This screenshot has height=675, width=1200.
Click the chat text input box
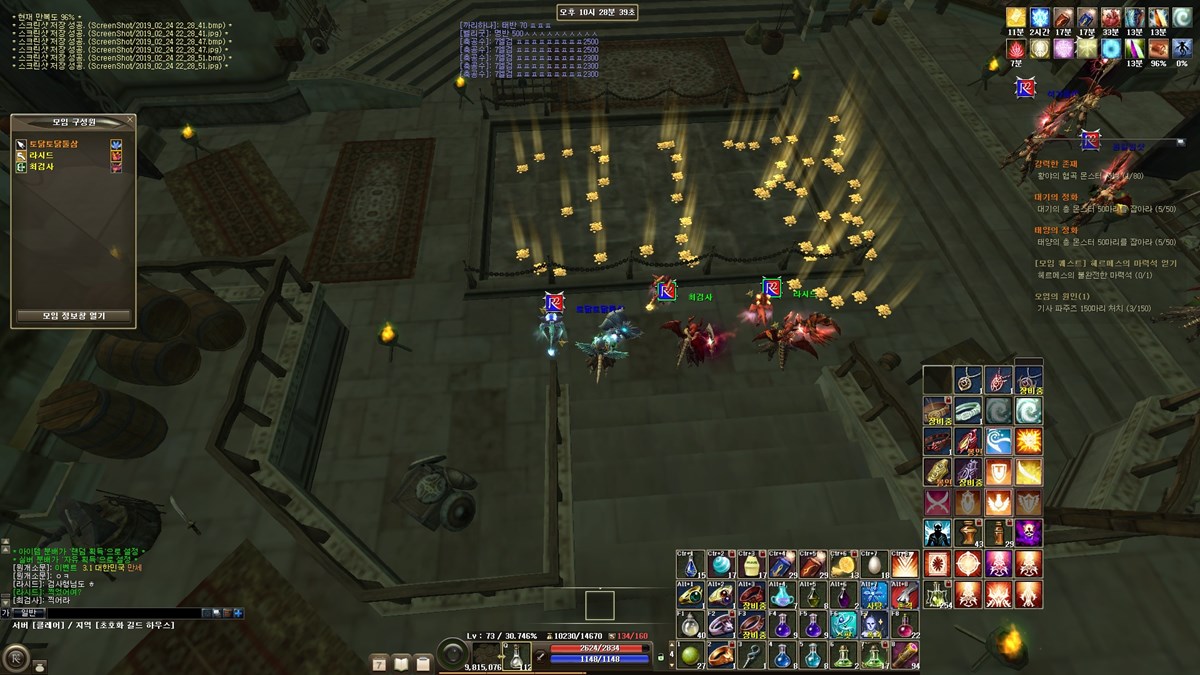coord(120,612)
